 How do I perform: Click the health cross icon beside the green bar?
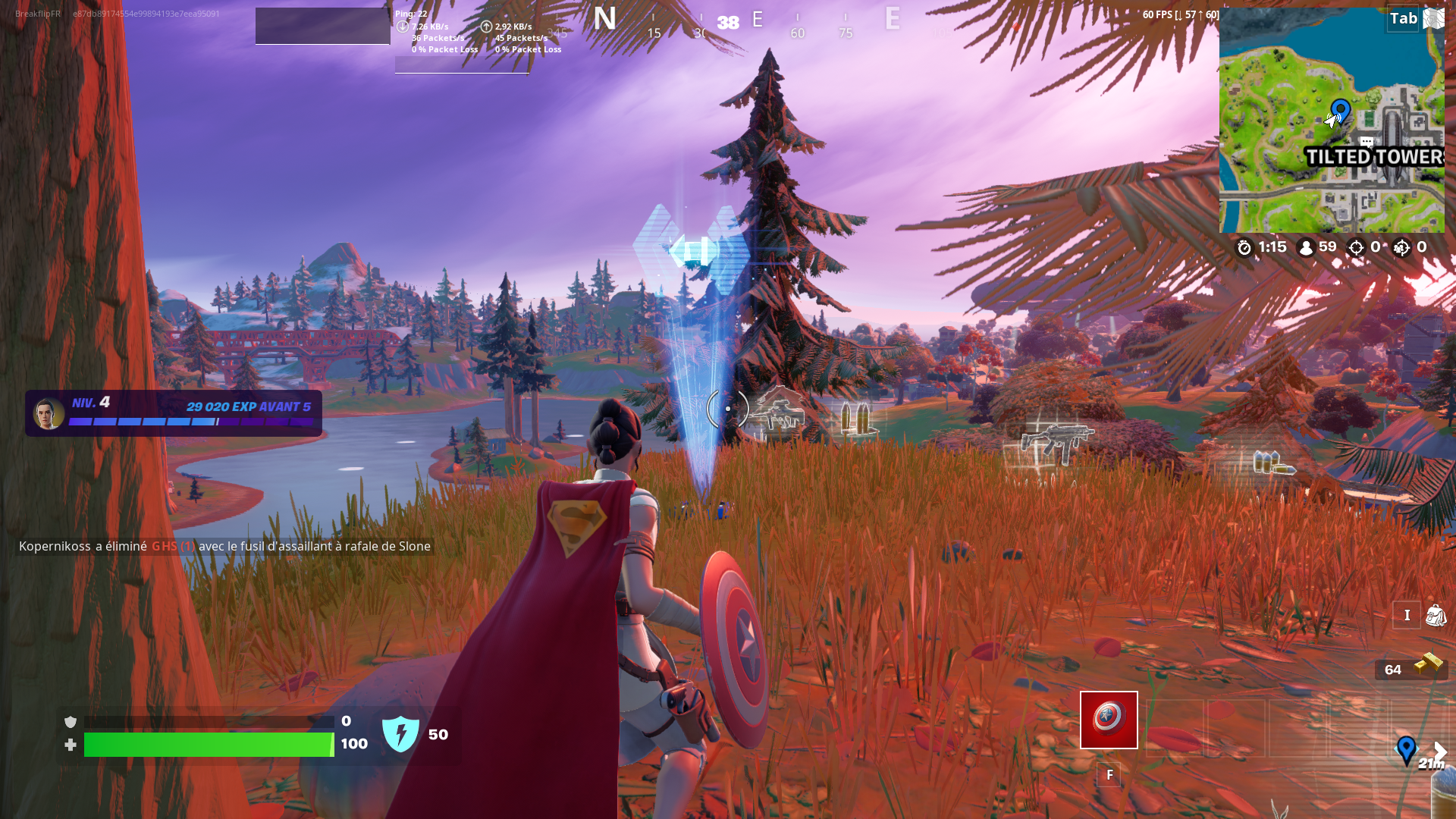tap(71, 745)
